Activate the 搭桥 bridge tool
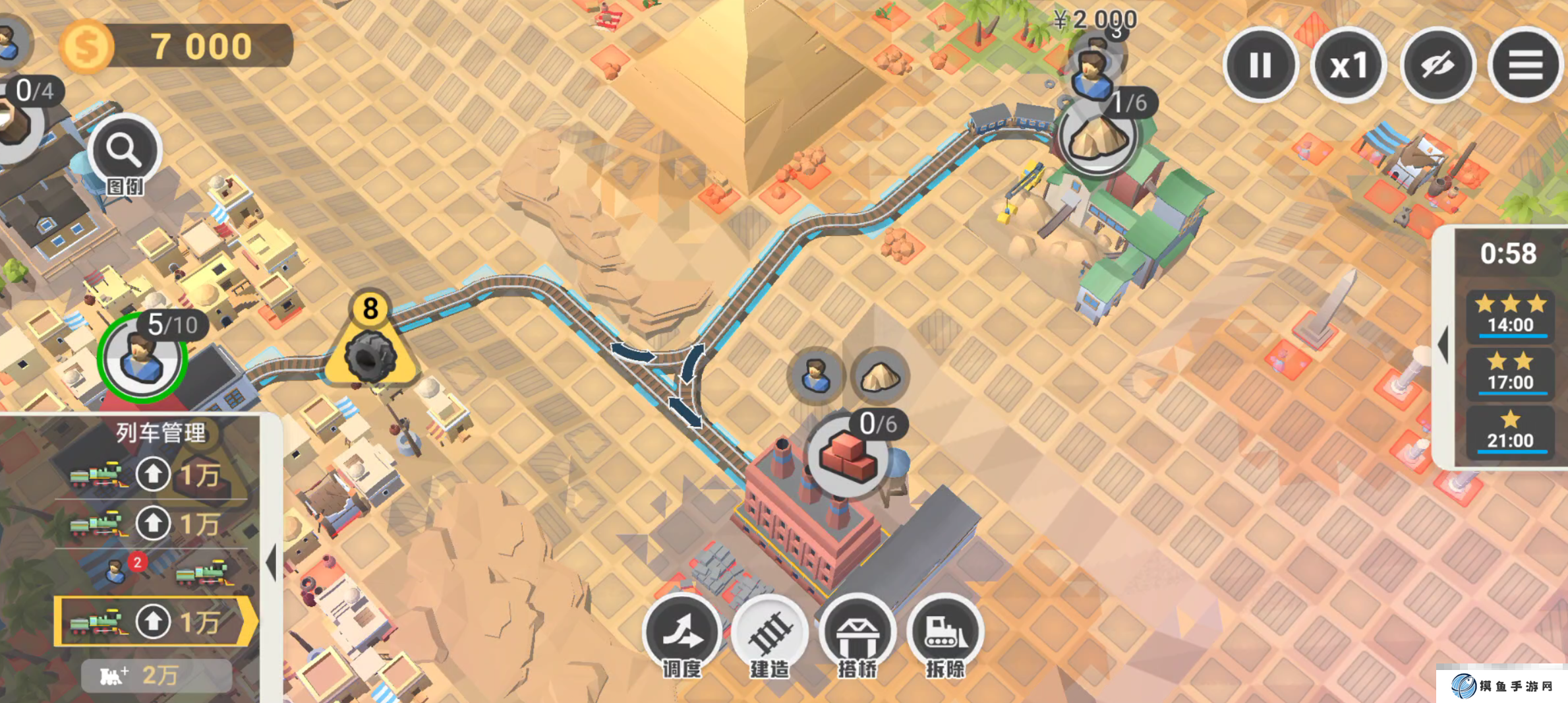This screenshot has width=1568, height=703. (857, 632)
